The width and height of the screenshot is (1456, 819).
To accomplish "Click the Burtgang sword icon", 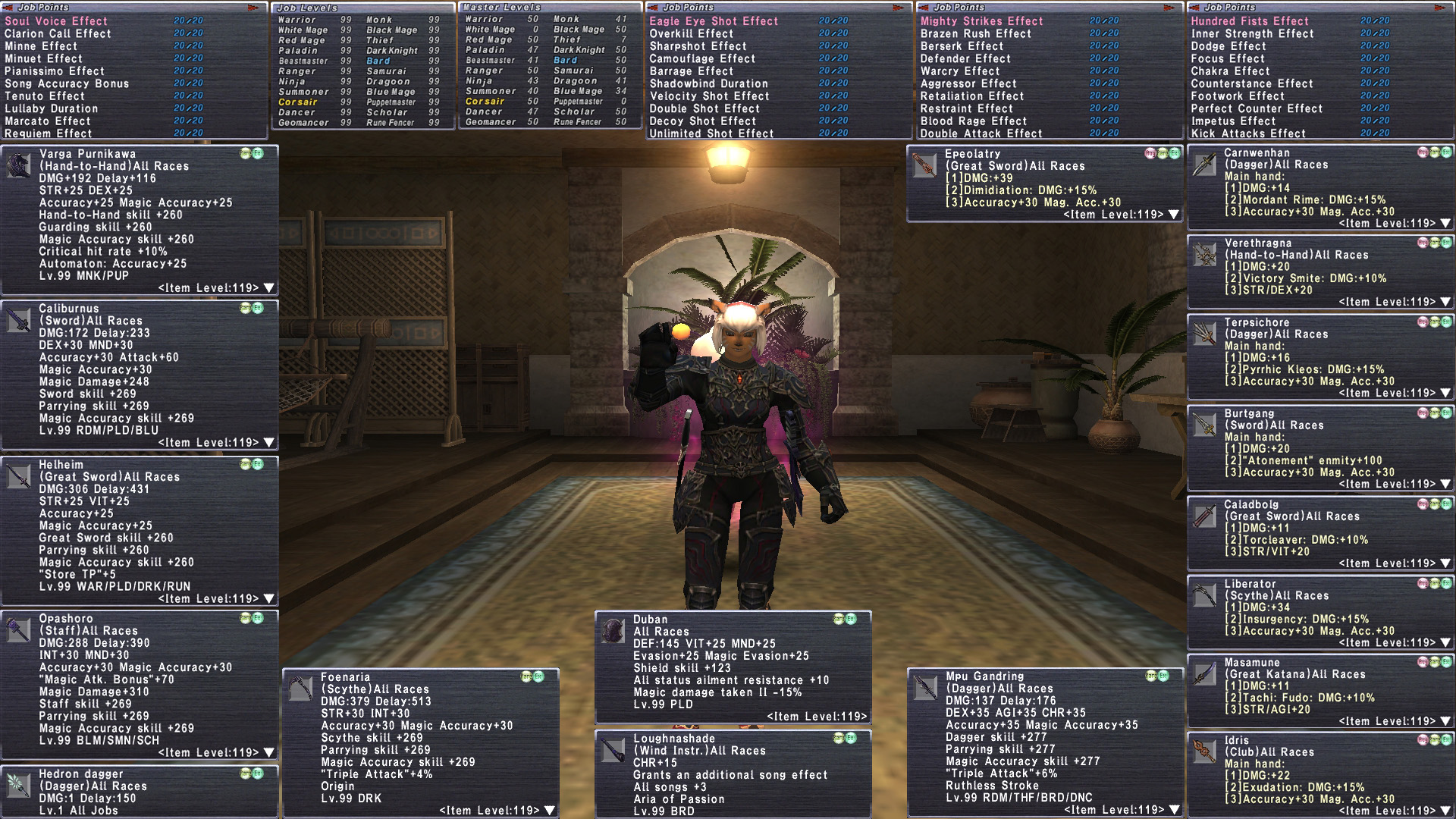I will (1204, 425).
